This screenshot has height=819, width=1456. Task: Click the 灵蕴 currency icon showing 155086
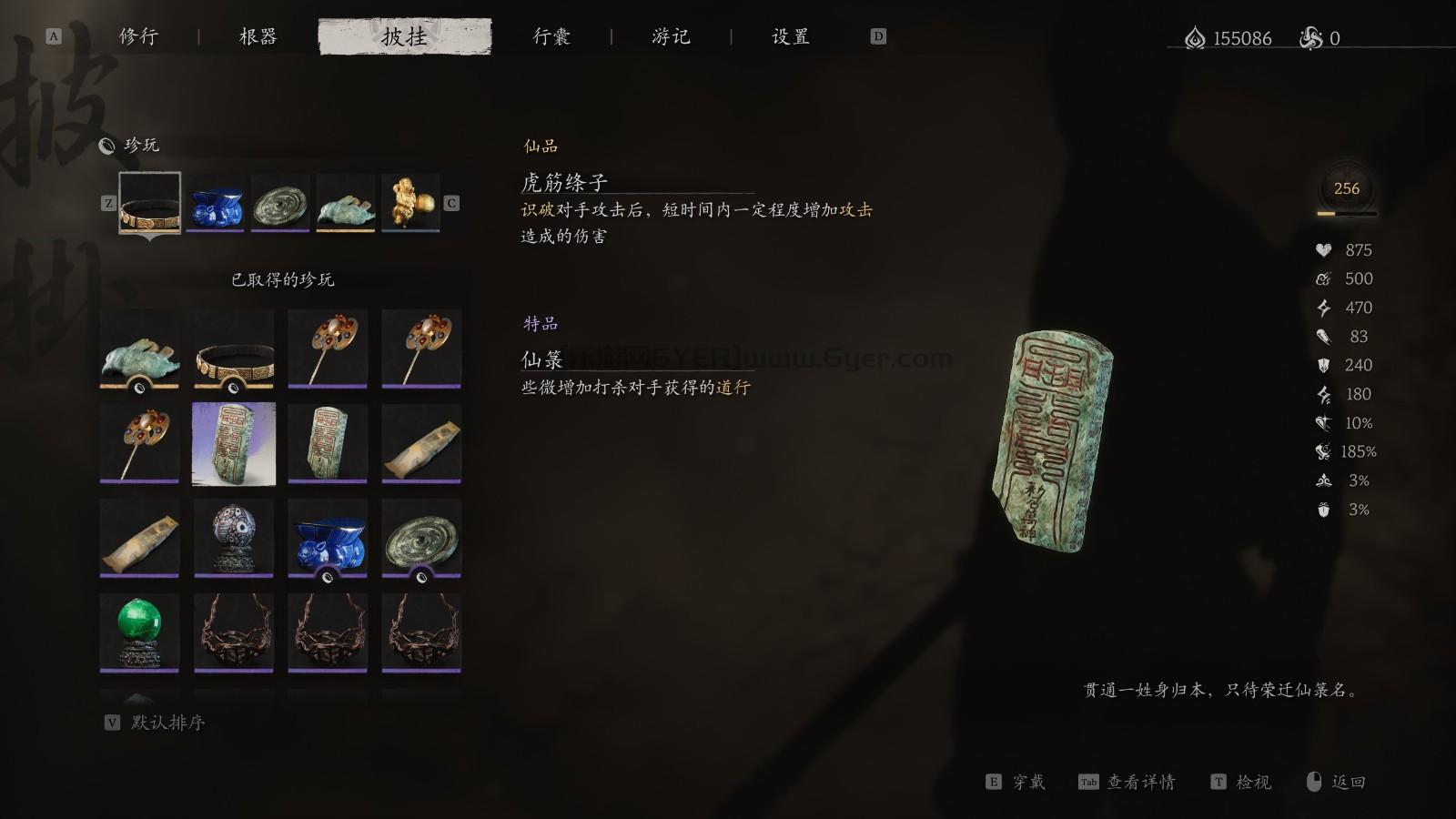pos(1194,38)
